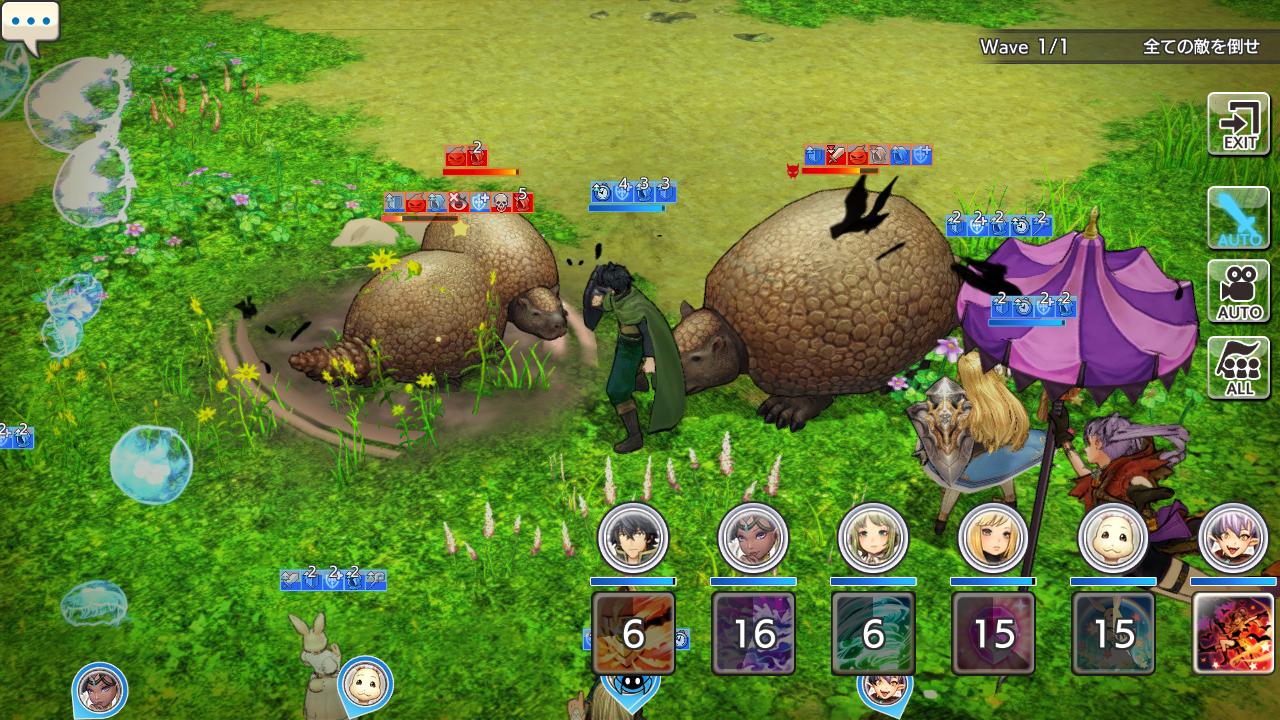
Task: Toggle the camera AUTO button
Action: (1239, 291)
